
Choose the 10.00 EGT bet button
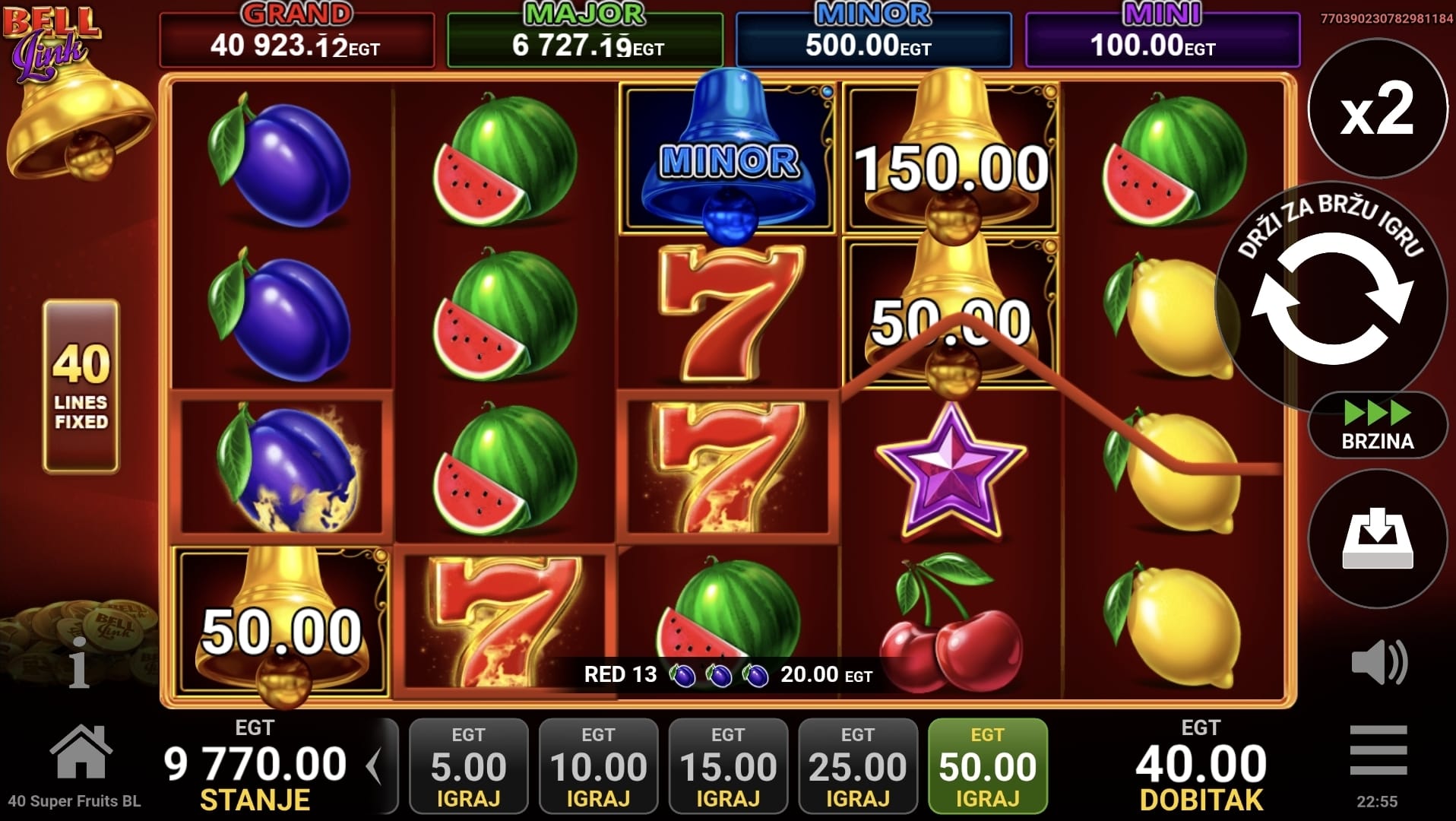[598, 766]
